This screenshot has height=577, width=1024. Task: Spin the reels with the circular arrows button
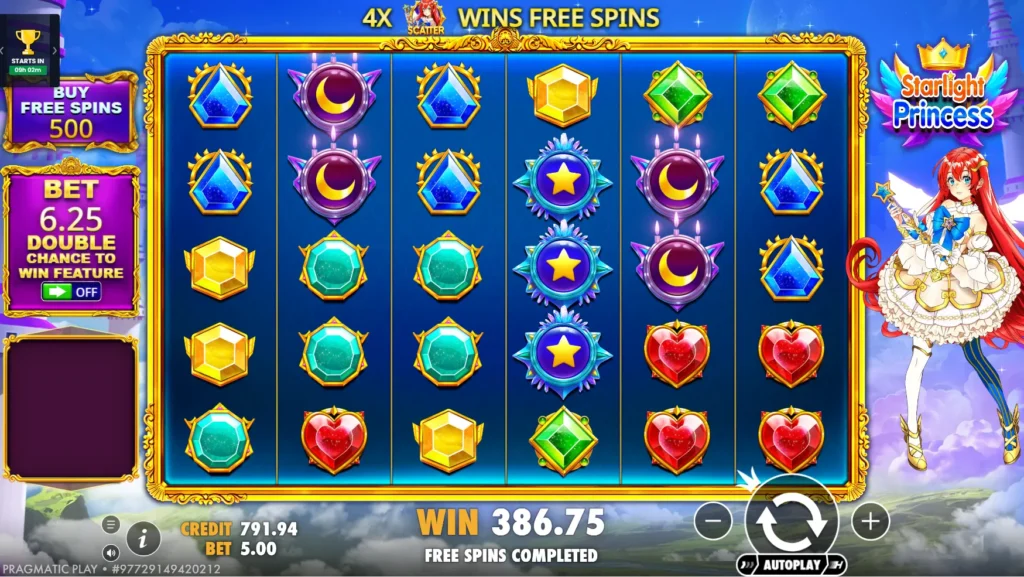[792, 520]
